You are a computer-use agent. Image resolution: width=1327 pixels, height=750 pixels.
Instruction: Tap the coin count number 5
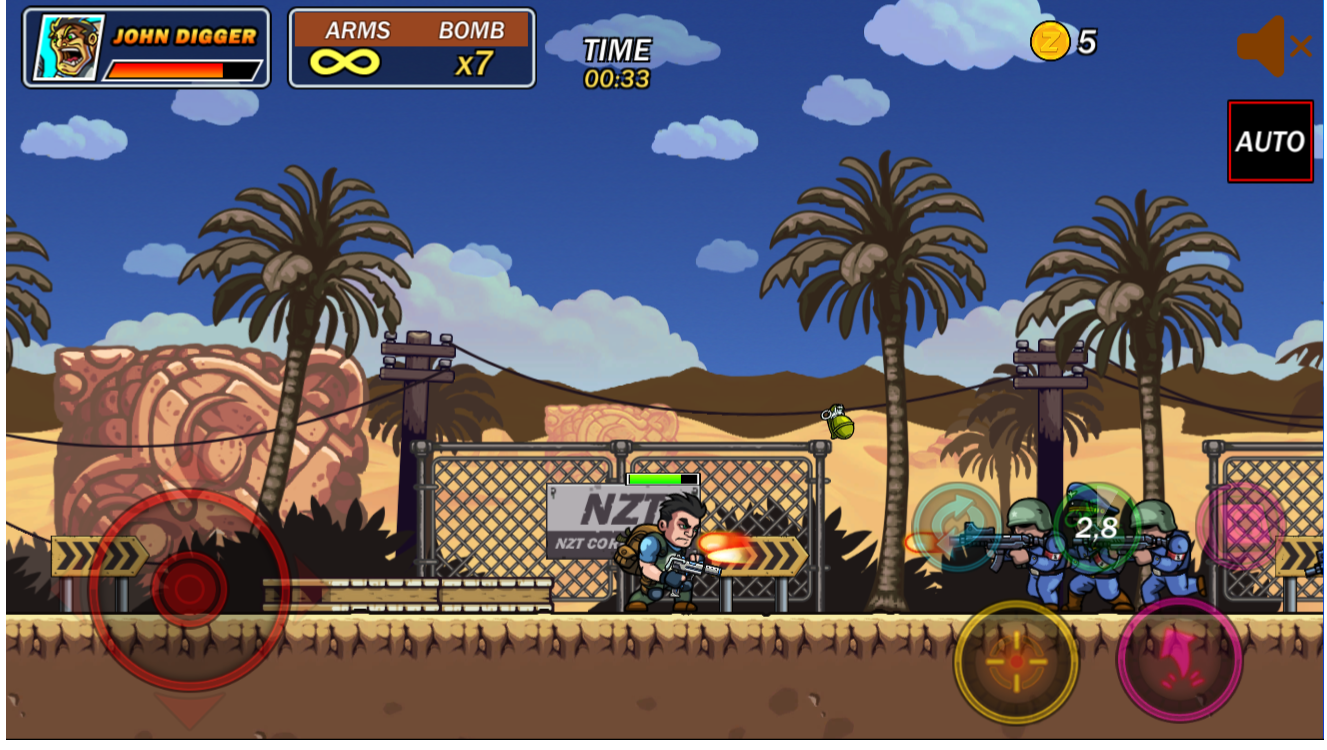1089,41
